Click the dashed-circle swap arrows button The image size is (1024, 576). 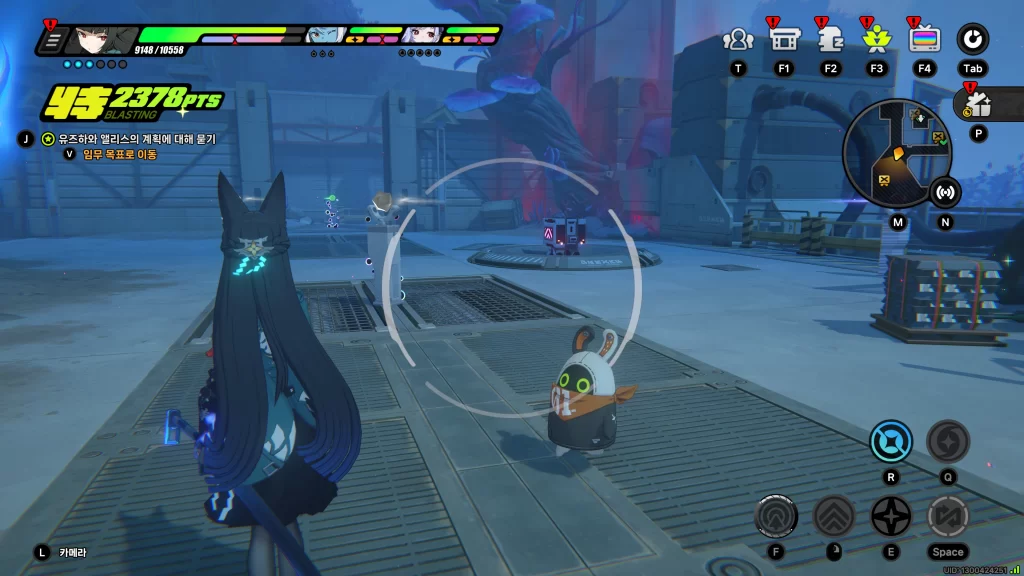click(x=947, y=516)
